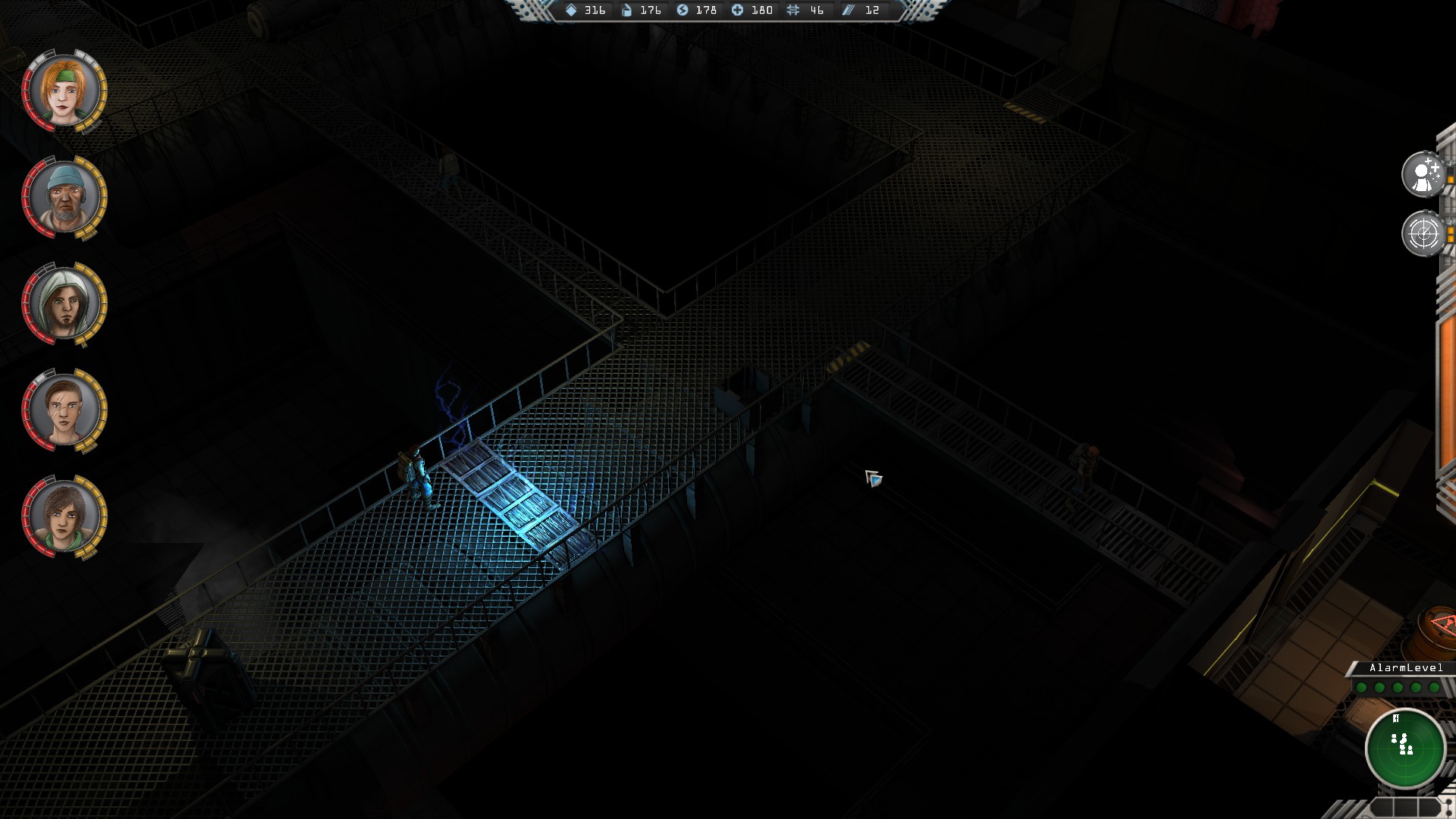Select the man with blue beanie portrait
Screen dimensions: 1456x819
coord(64,197)
